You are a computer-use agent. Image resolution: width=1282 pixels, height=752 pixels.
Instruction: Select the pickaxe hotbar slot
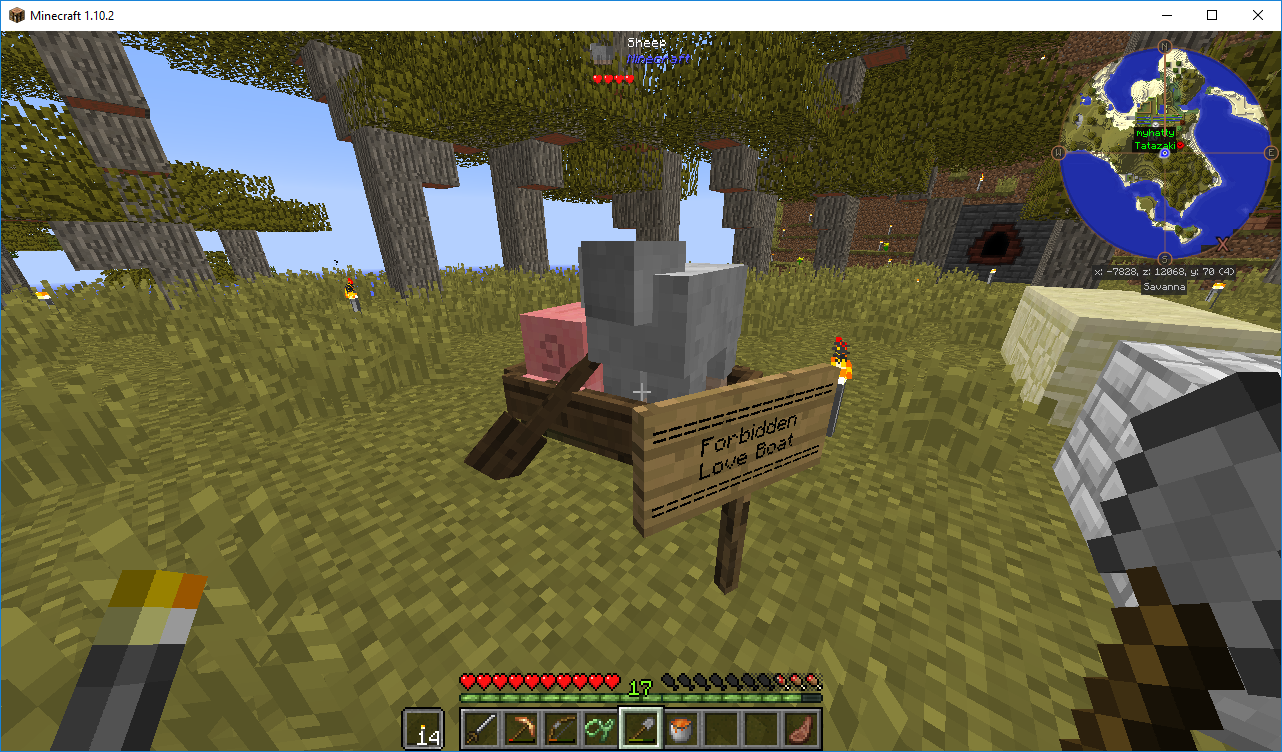point(520,728)
